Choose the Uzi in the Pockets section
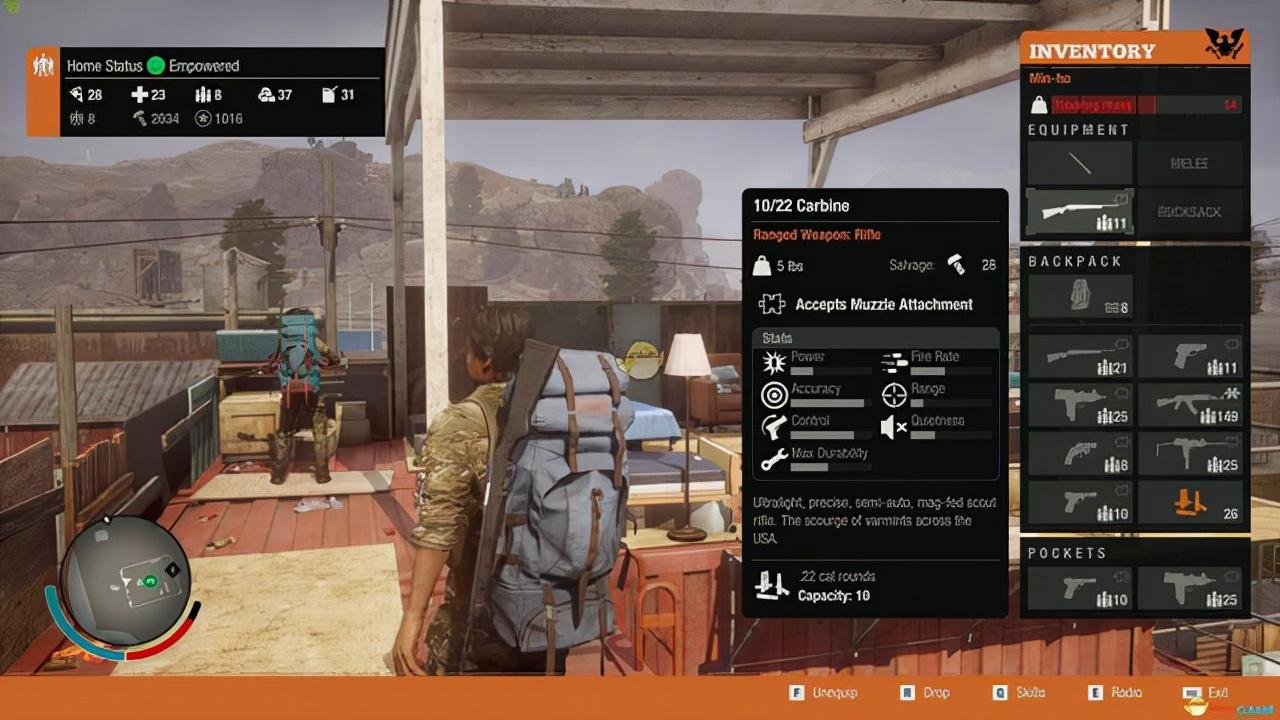This screenshot has height=720, width=1280. pyautogui.click(x=1189, y=588)
